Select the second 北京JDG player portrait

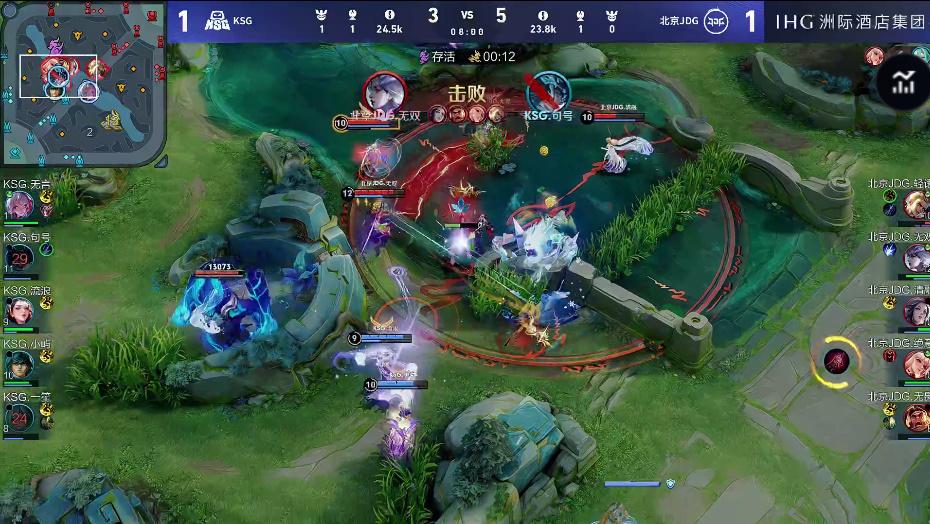(x=915, y=259)
